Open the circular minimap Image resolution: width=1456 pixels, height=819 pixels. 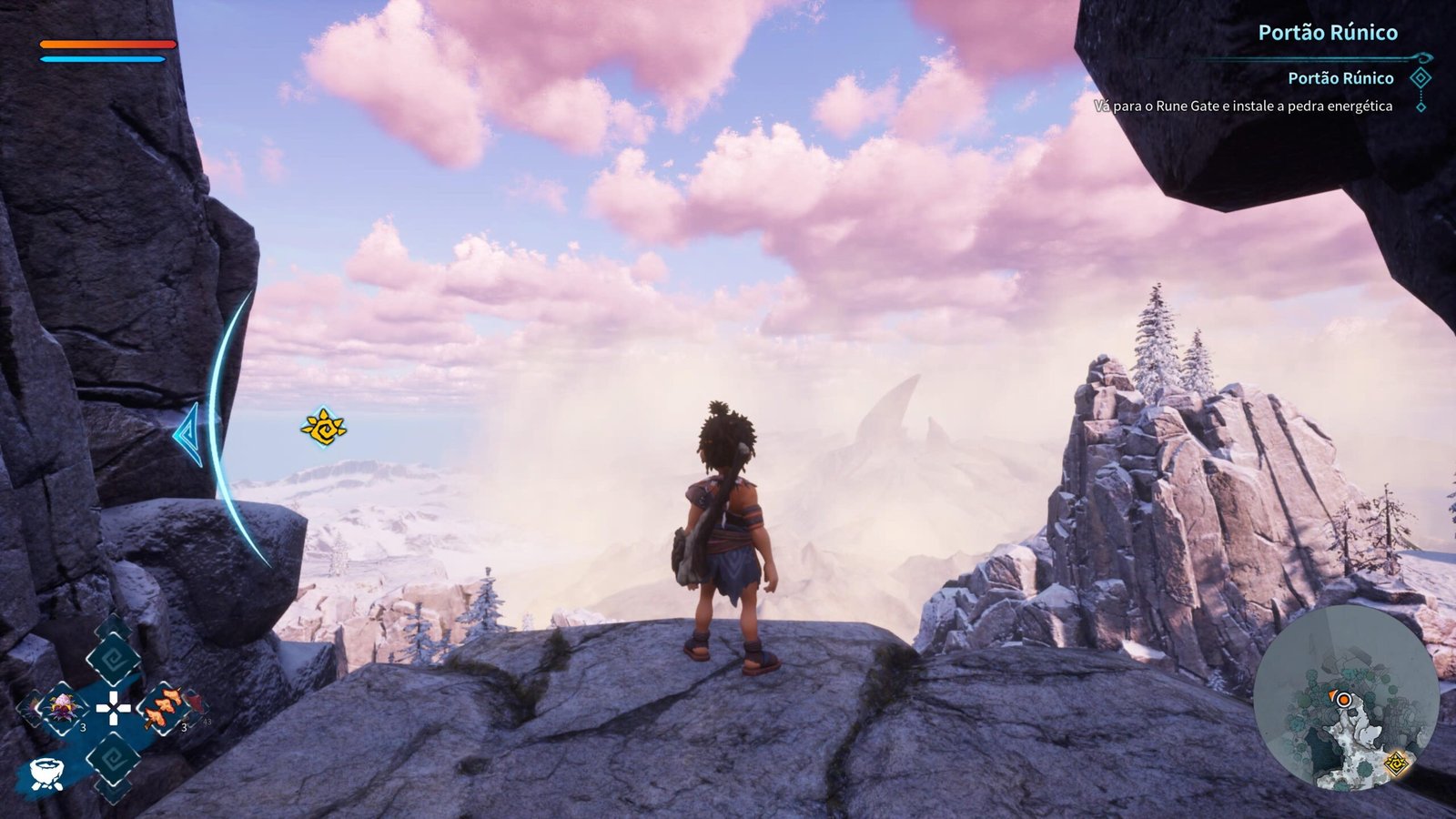point(1346,697)
